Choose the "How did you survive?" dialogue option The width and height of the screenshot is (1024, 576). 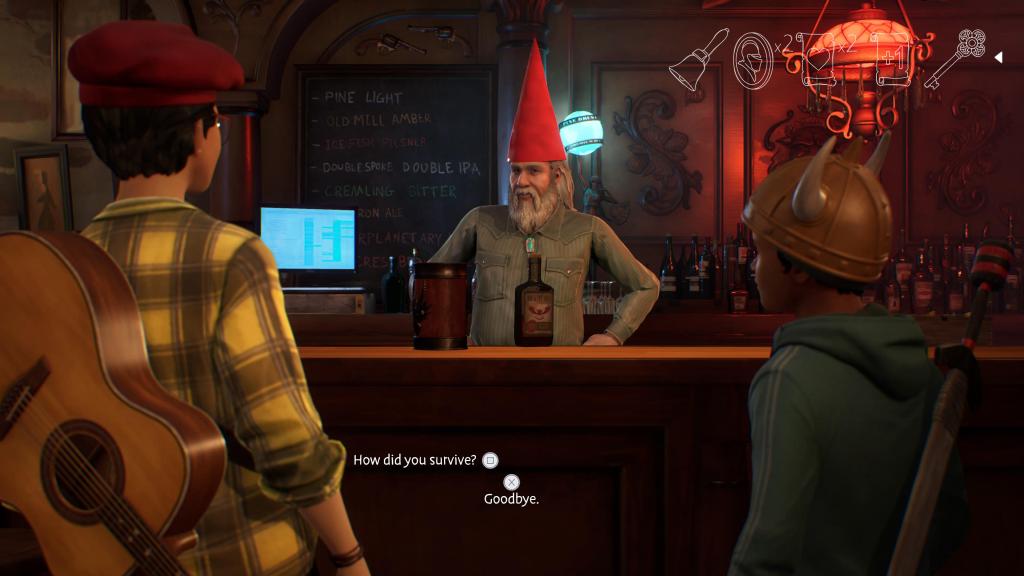click(x=415, y=460)
